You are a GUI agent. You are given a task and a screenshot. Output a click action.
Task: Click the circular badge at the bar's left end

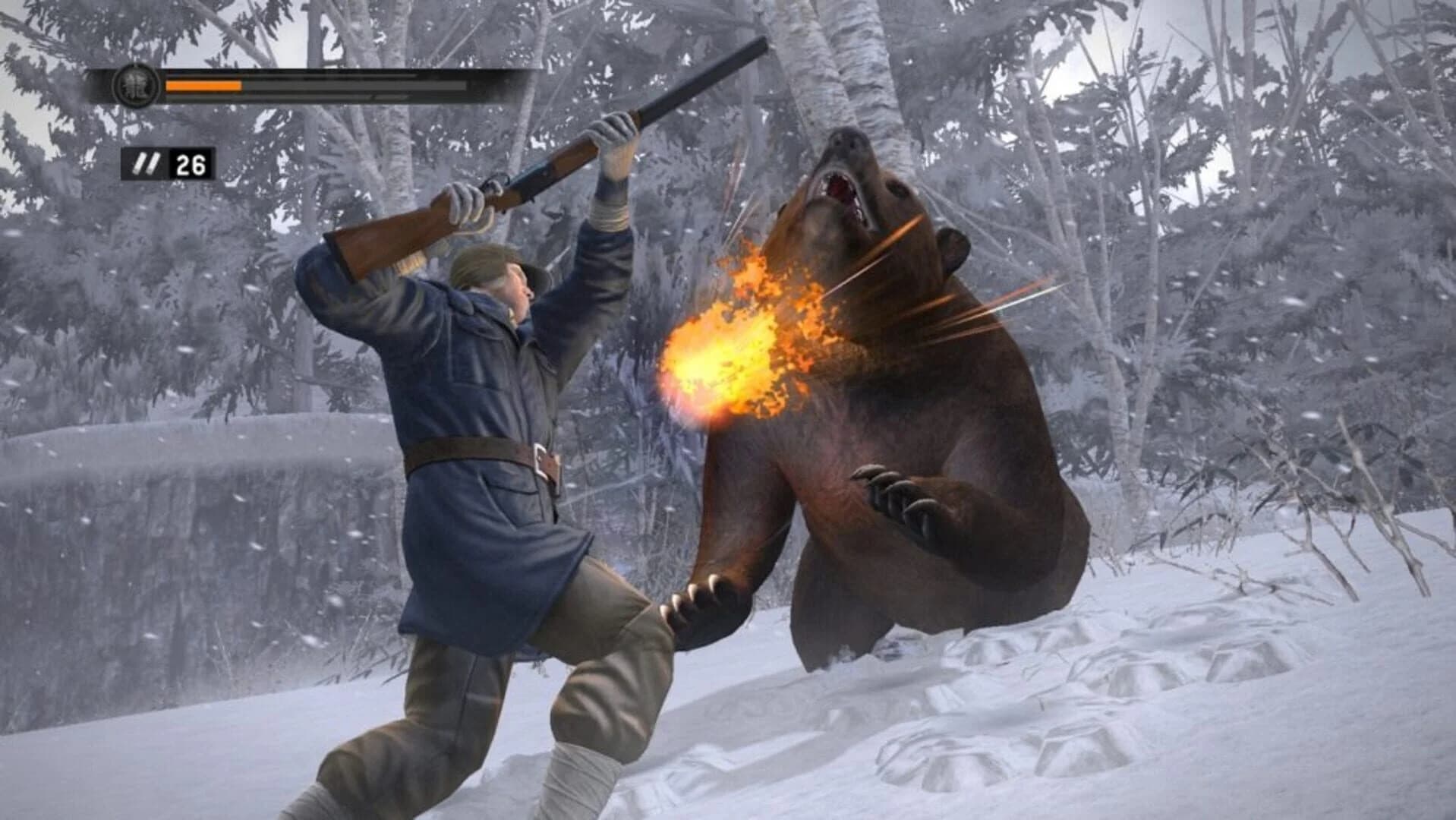click(x=134, y=86)
